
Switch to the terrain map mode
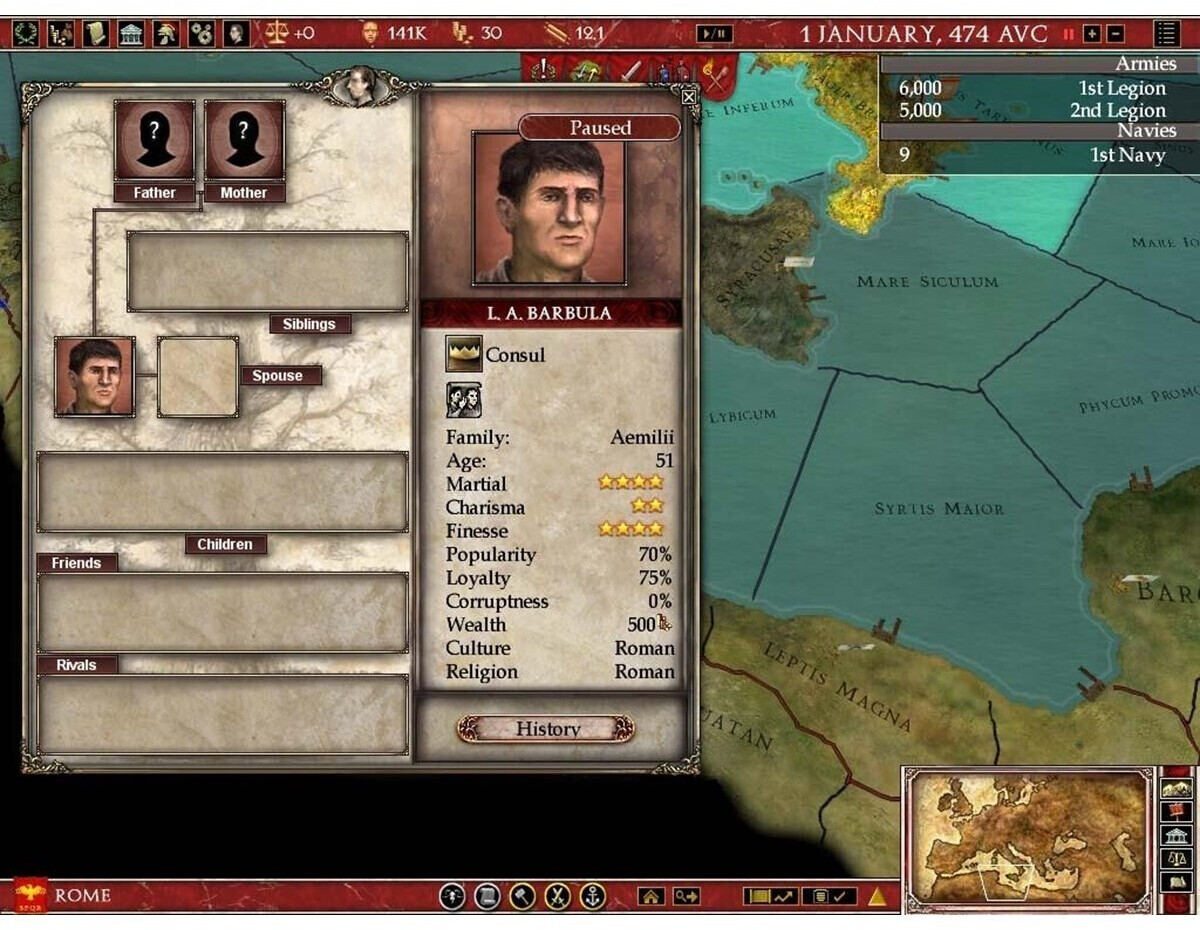coord(1177,787)
